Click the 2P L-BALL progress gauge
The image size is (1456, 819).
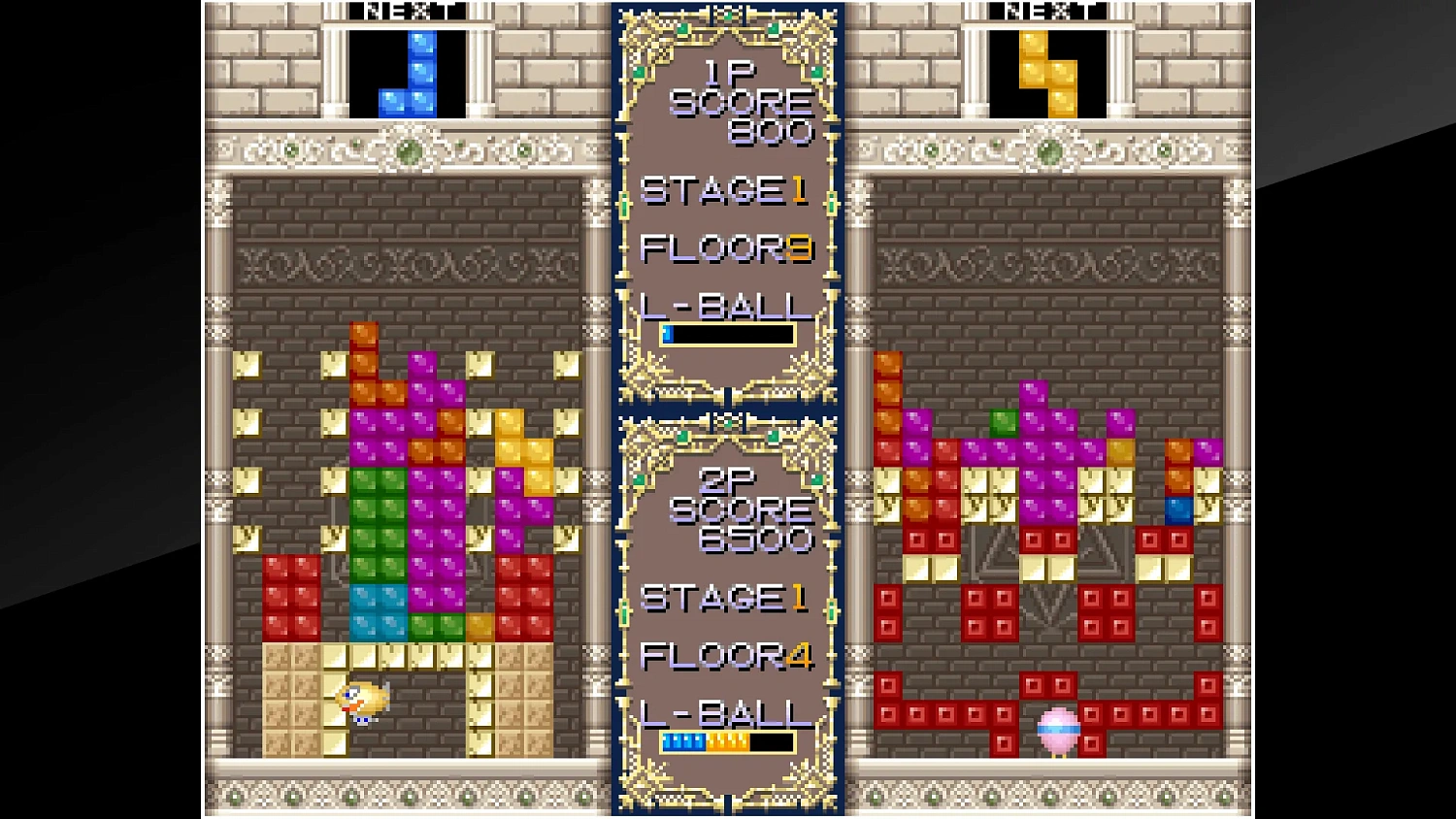click(726, 740)
